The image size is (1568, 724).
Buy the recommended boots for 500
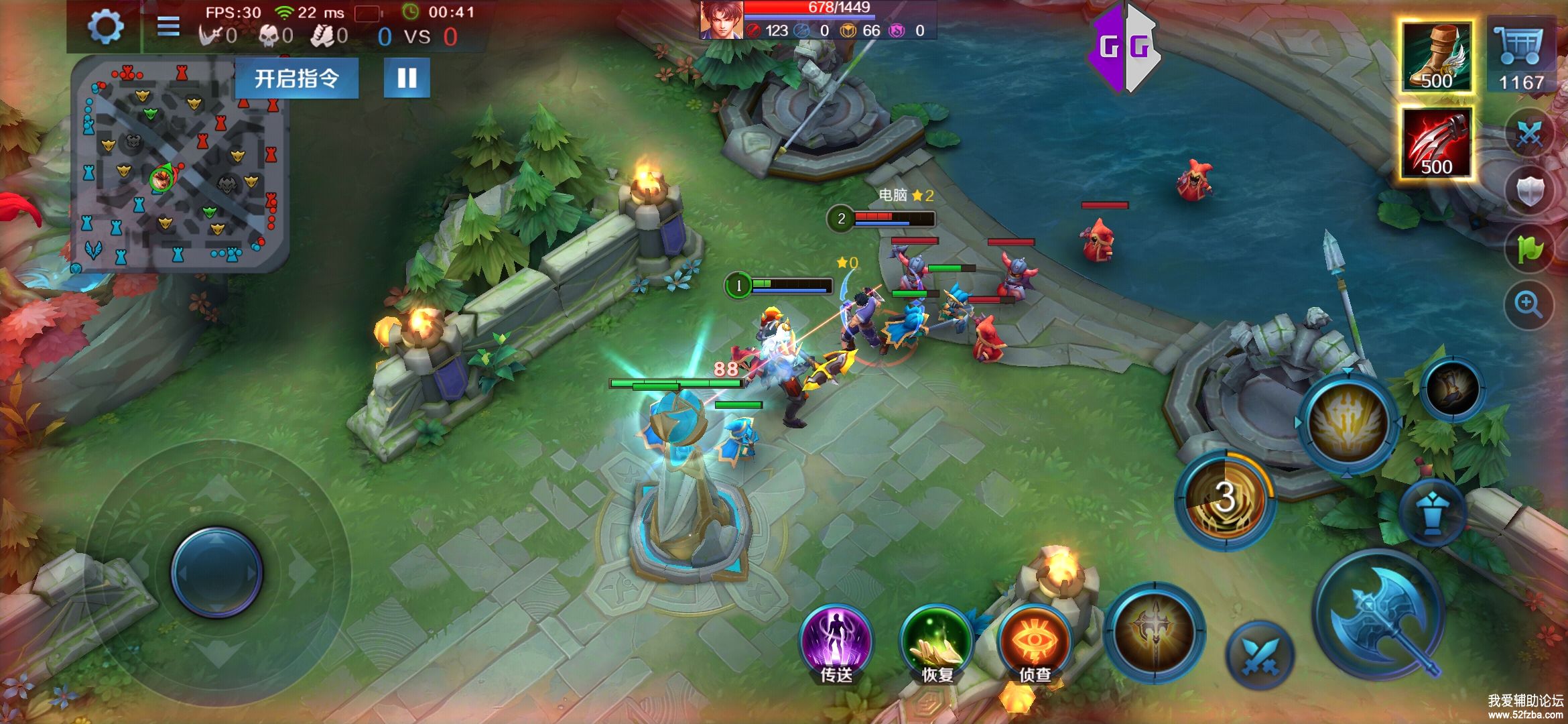[1436, 57]
